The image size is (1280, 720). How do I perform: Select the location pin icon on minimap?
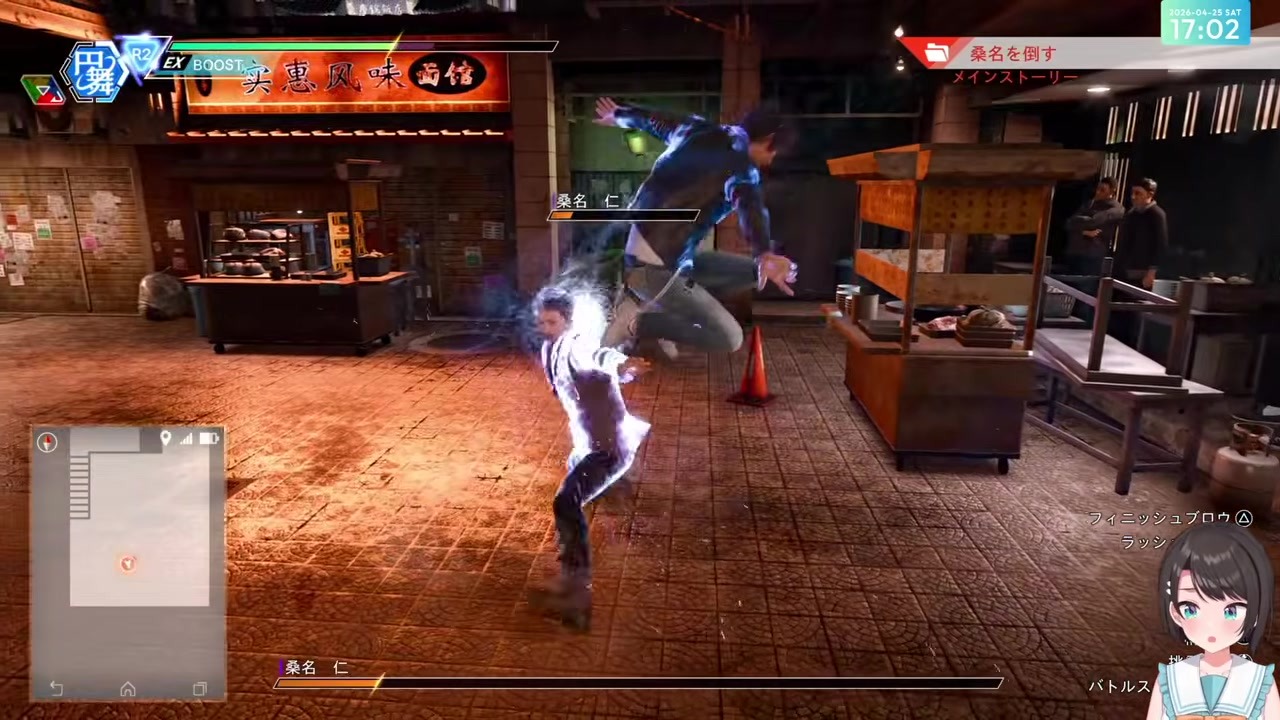point(166,438)
